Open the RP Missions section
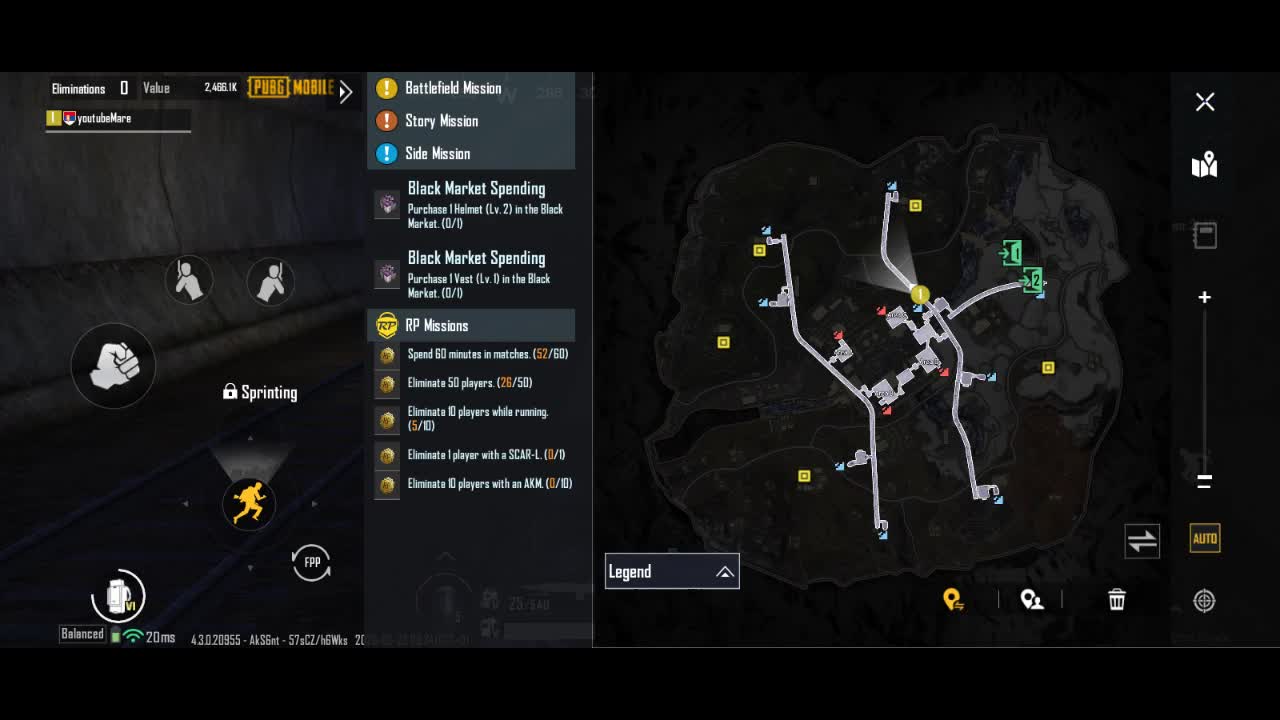The image size is (1280, 720). tap(436, 326)
